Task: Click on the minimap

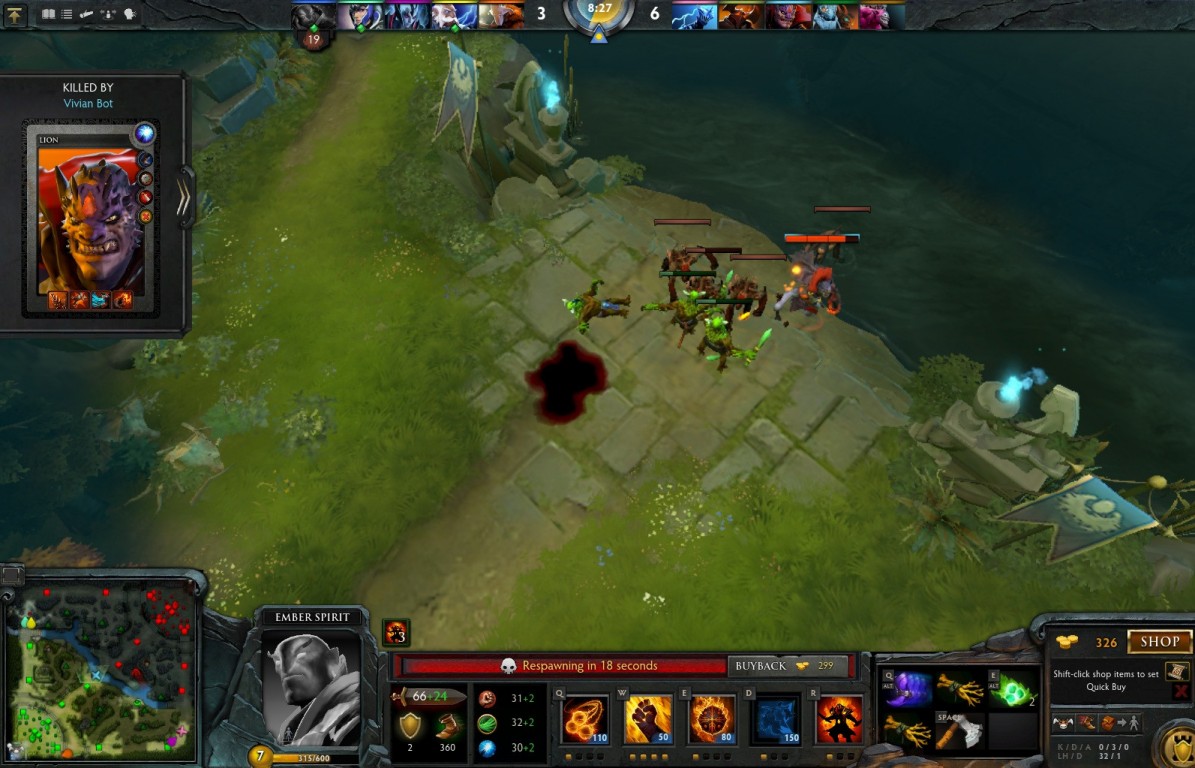Action: coord(100,670)
